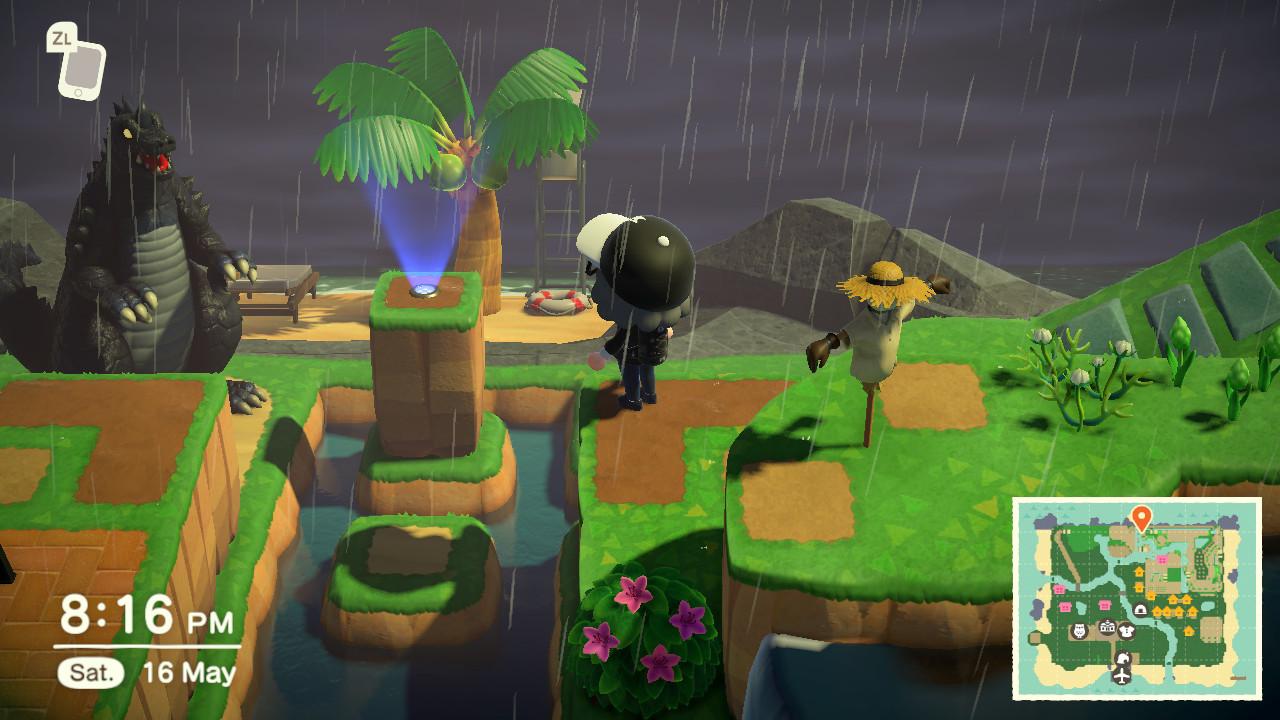Select the airport airplane marker on the minimap

click(1122, 676)
